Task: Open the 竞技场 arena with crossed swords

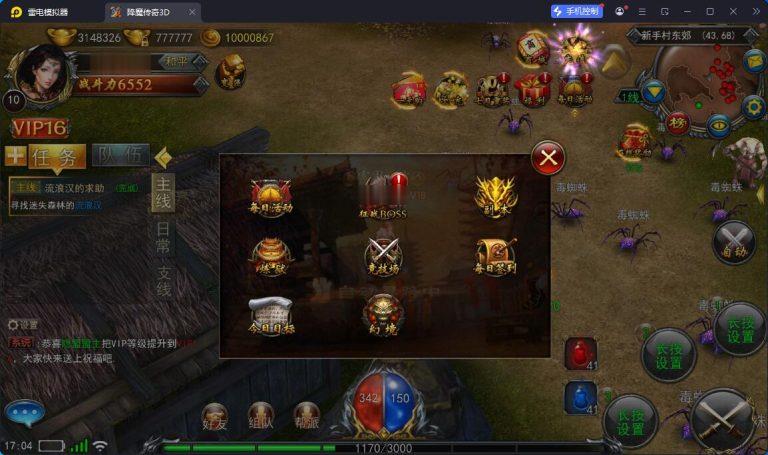Action: pyautogui.click(x=383, y=257)
